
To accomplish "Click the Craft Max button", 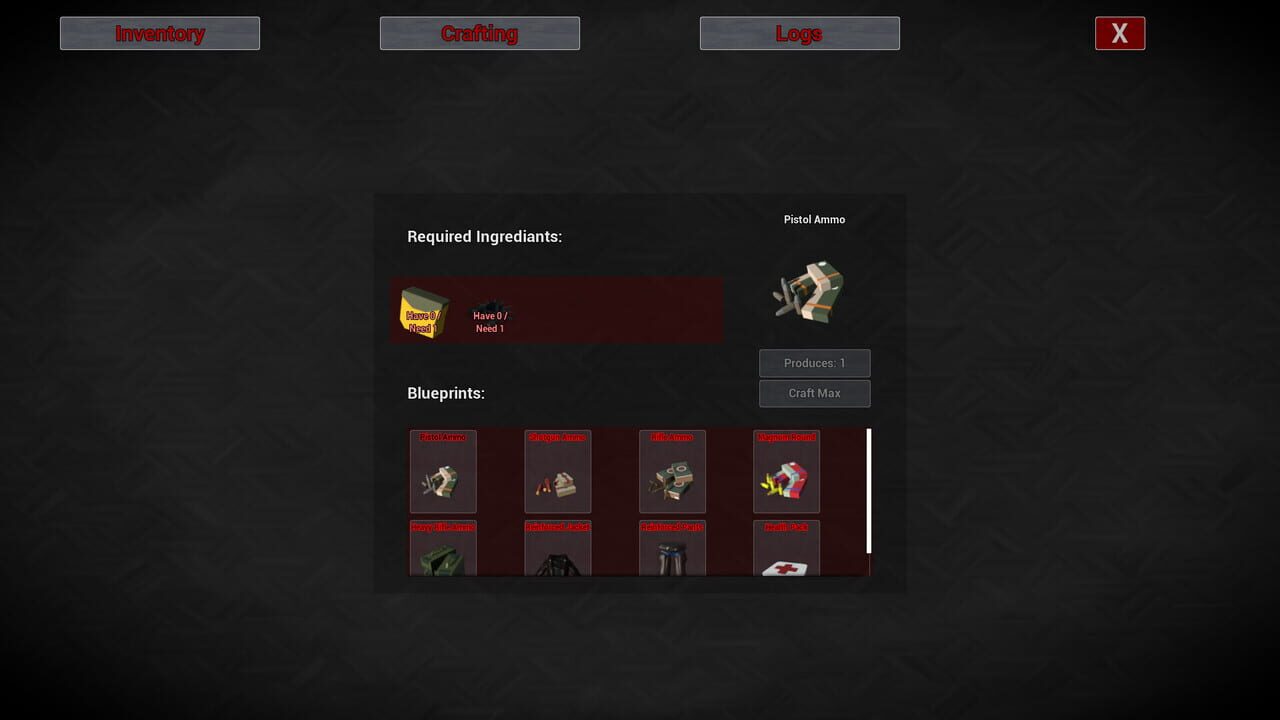I will (814, 393).
